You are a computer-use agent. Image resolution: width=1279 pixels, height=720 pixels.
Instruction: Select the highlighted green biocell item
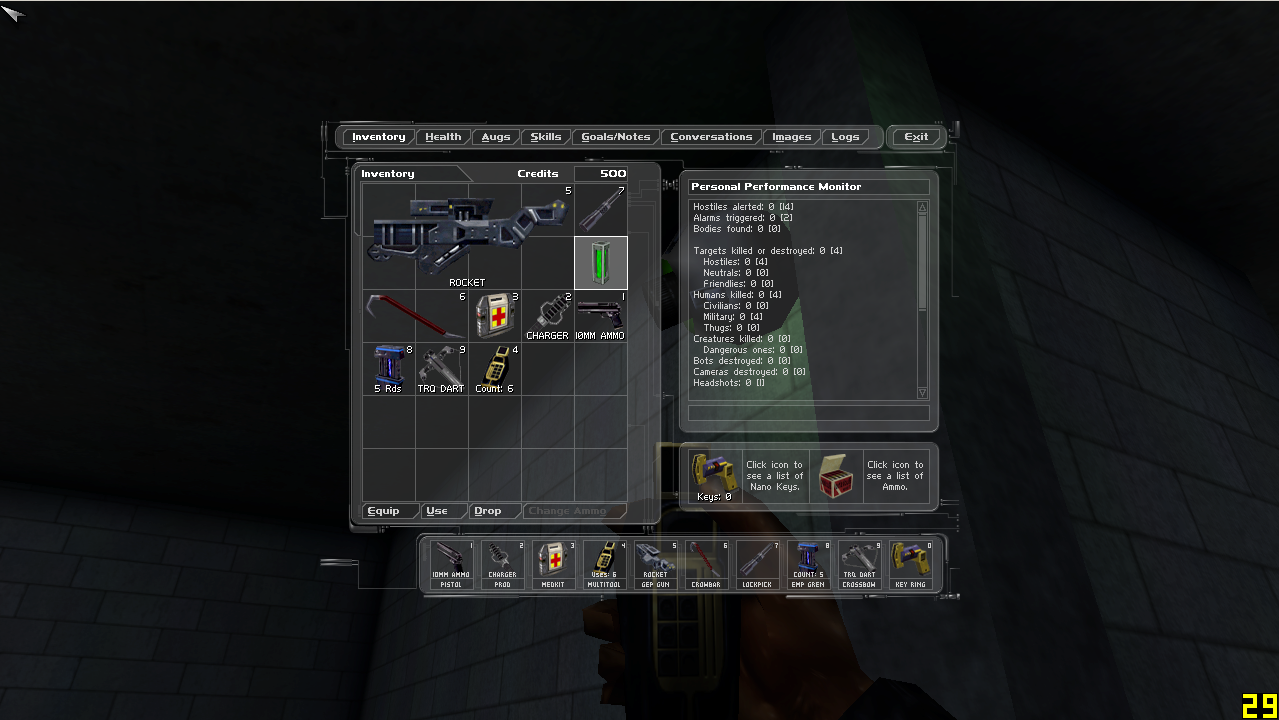point(601,263)
